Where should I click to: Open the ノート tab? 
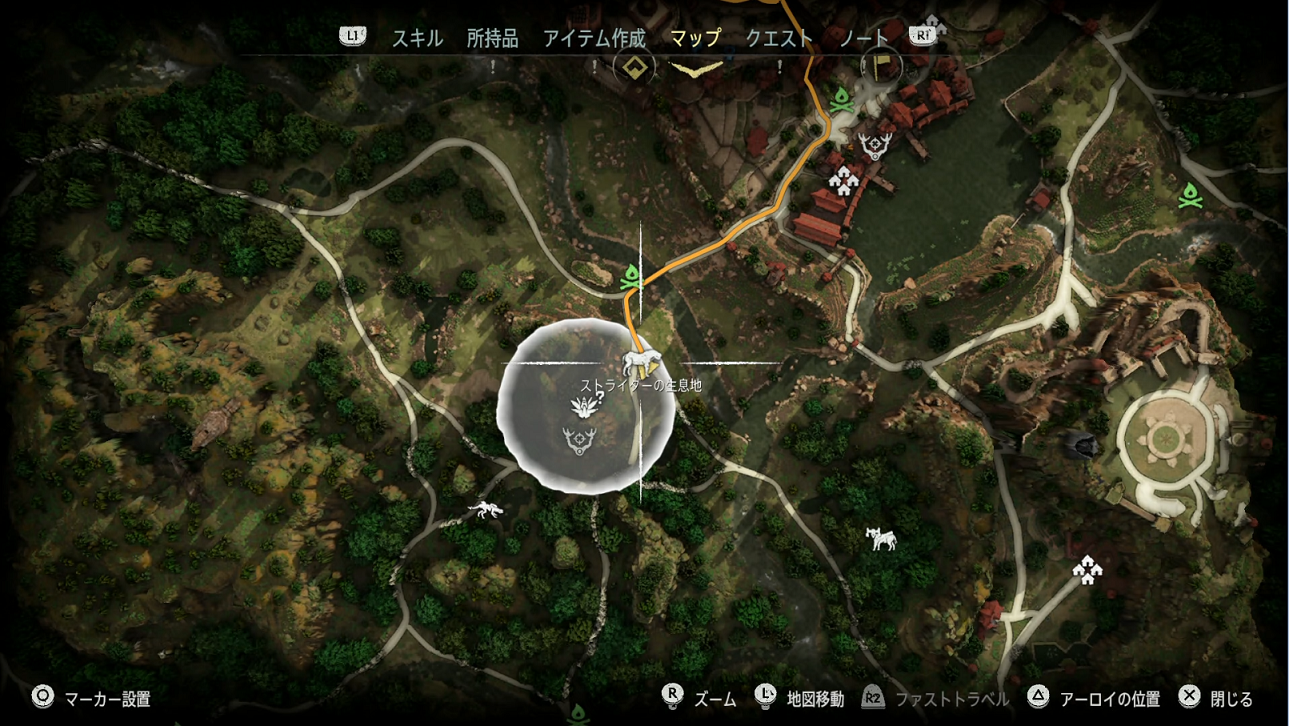(x=864, y=38)
